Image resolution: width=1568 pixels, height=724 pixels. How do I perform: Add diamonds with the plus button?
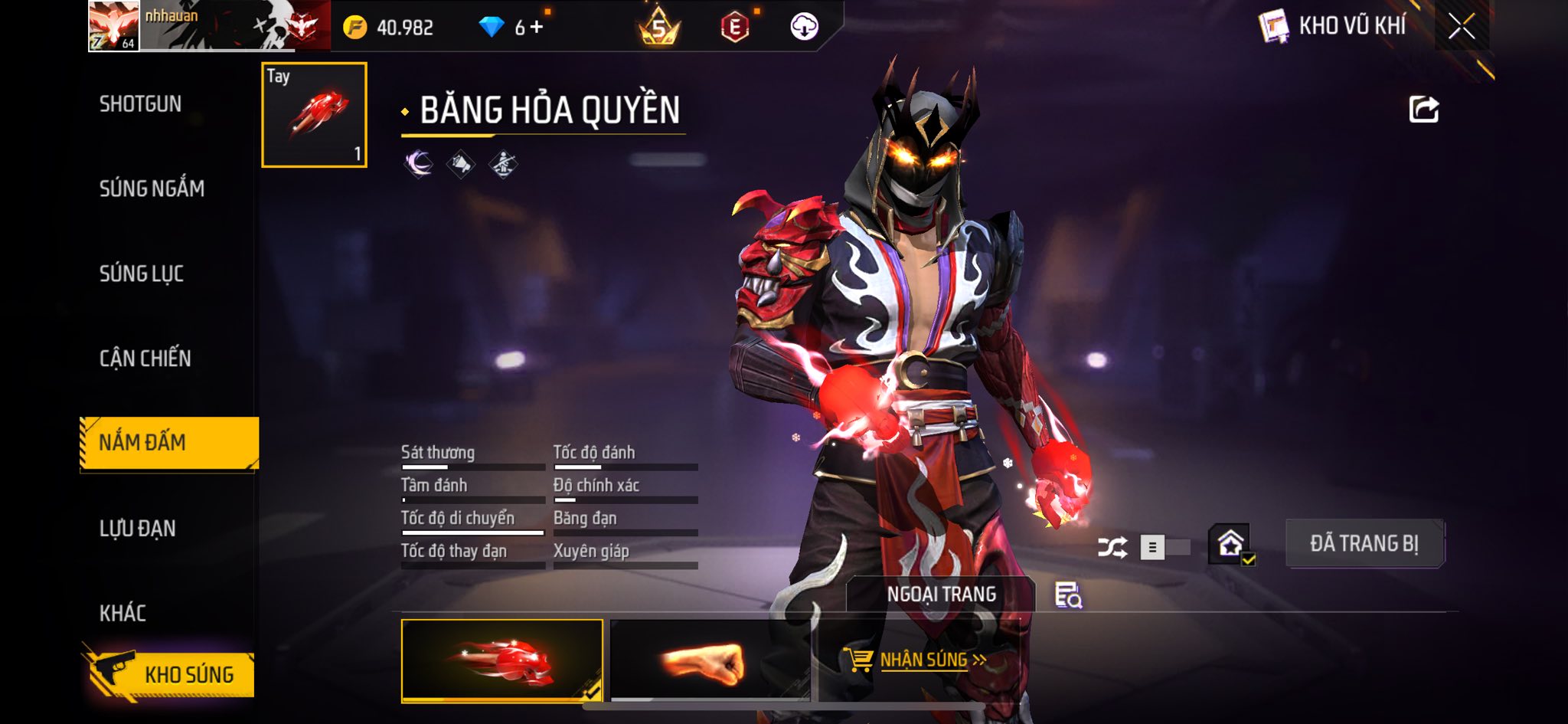click(537, 28)
